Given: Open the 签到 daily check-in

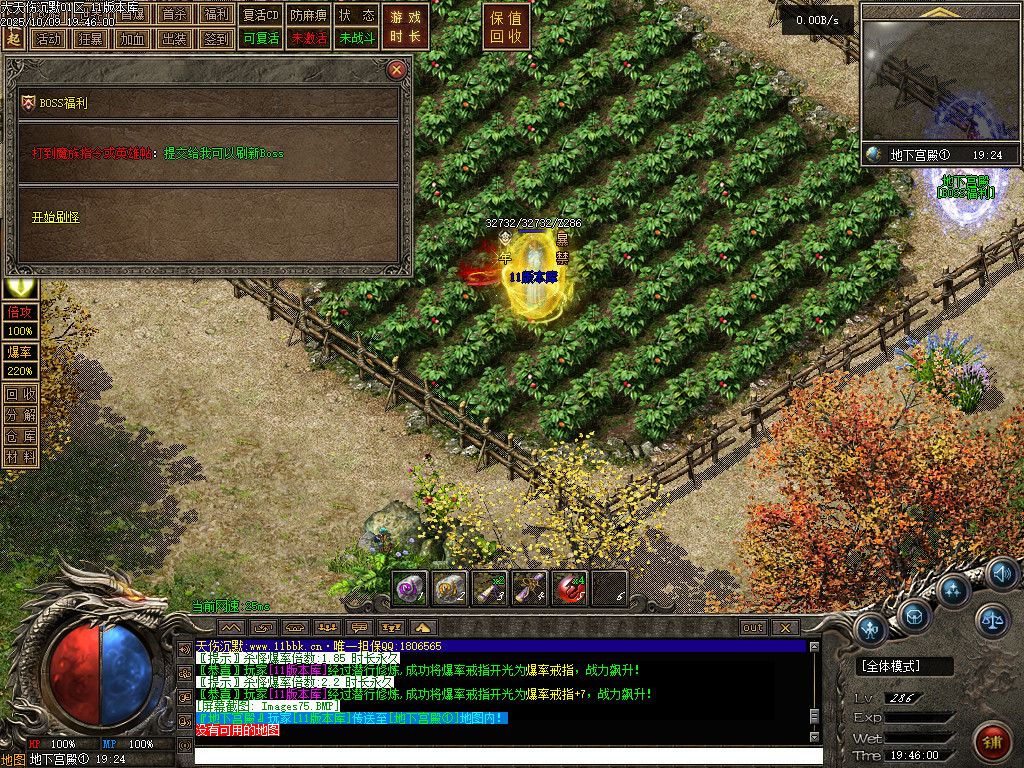Looking at the screenshot, I should click(x=215, y=39).
